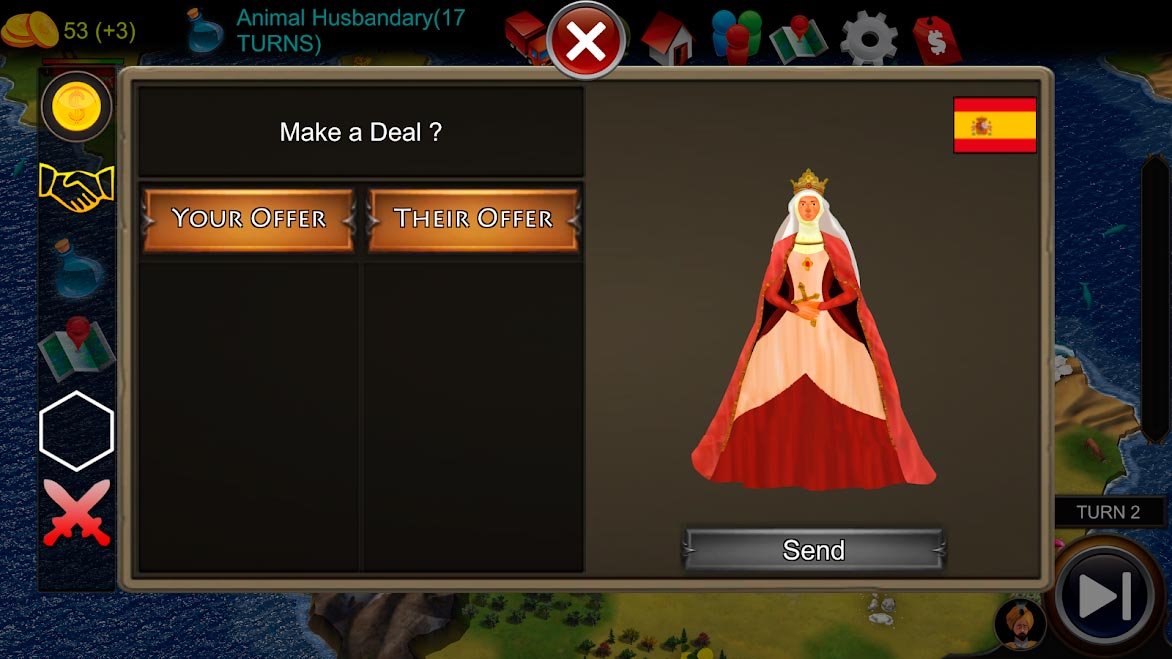The height and width of the screenshot is (659, 1172).
Task: Click the turbaned leader portrait
Action: tap(1020, 624)
